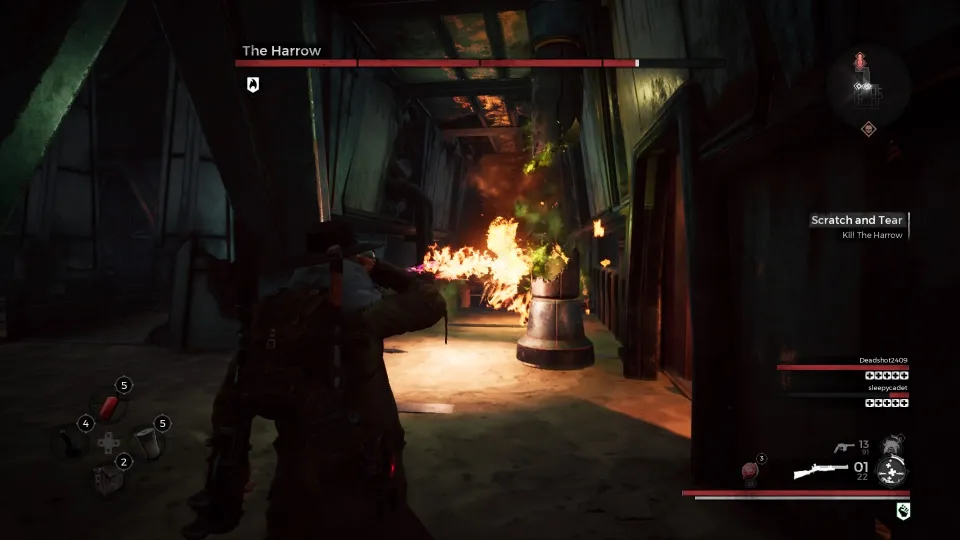
Task: Click the fist status icon near the health bar
Action: click(902, 512)
